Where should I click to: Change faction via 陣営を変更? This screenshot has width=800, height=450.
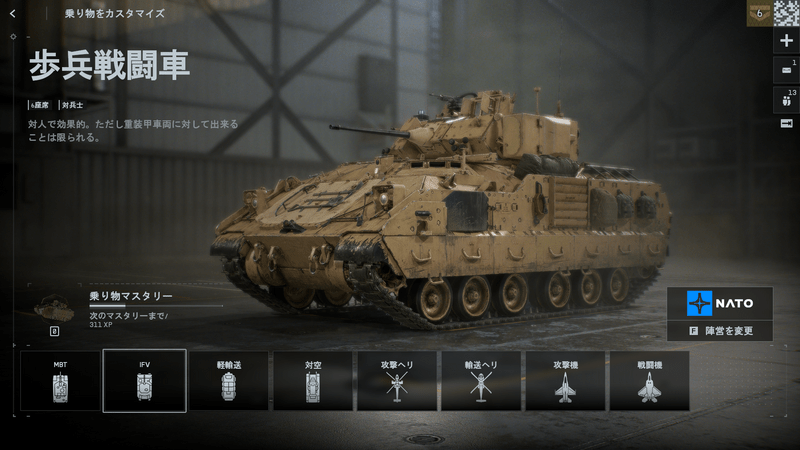pyautogui.click(x=720, y=331)
